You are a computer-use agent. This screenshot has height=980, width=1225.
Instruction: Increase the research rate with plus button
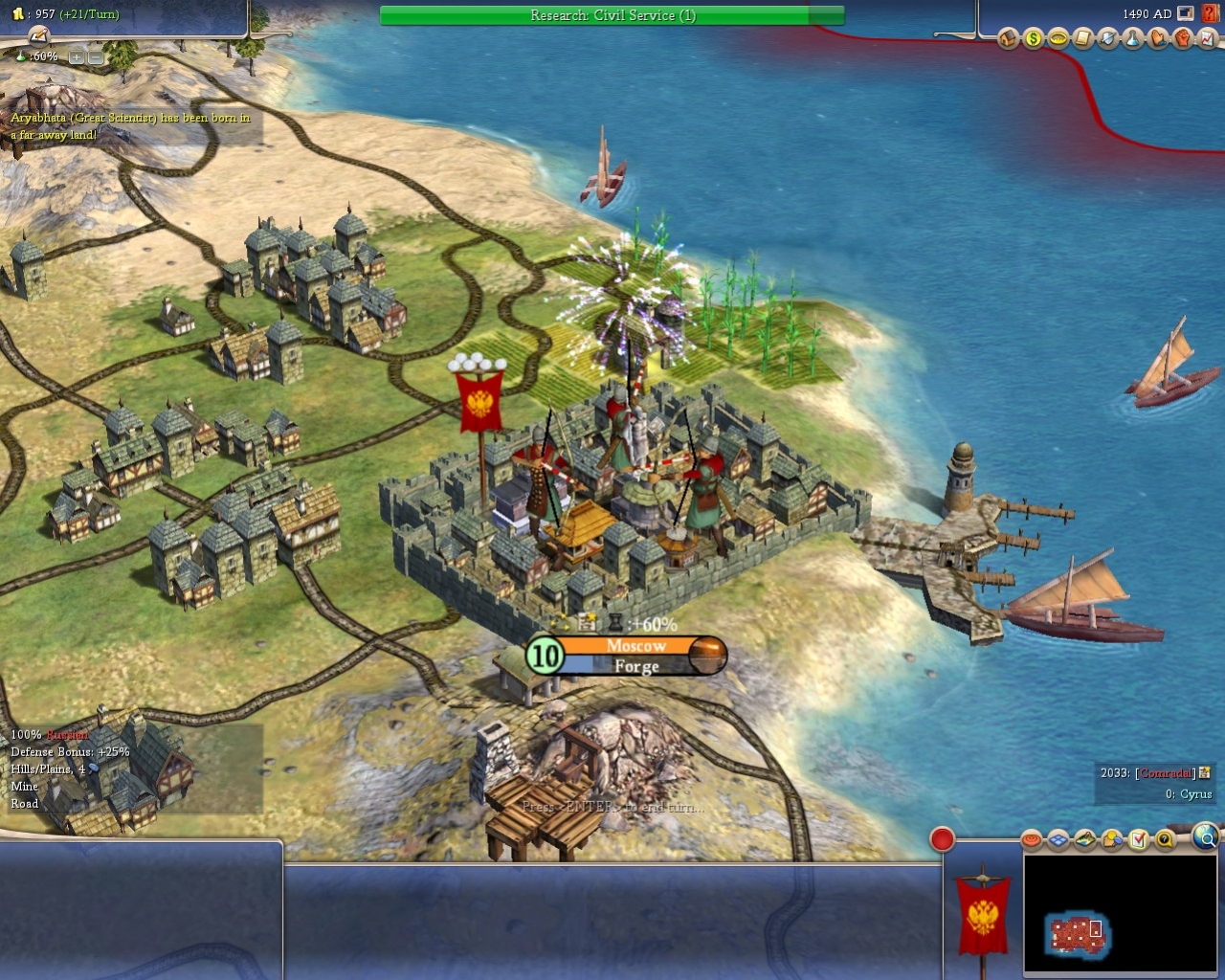coord(76,57)
